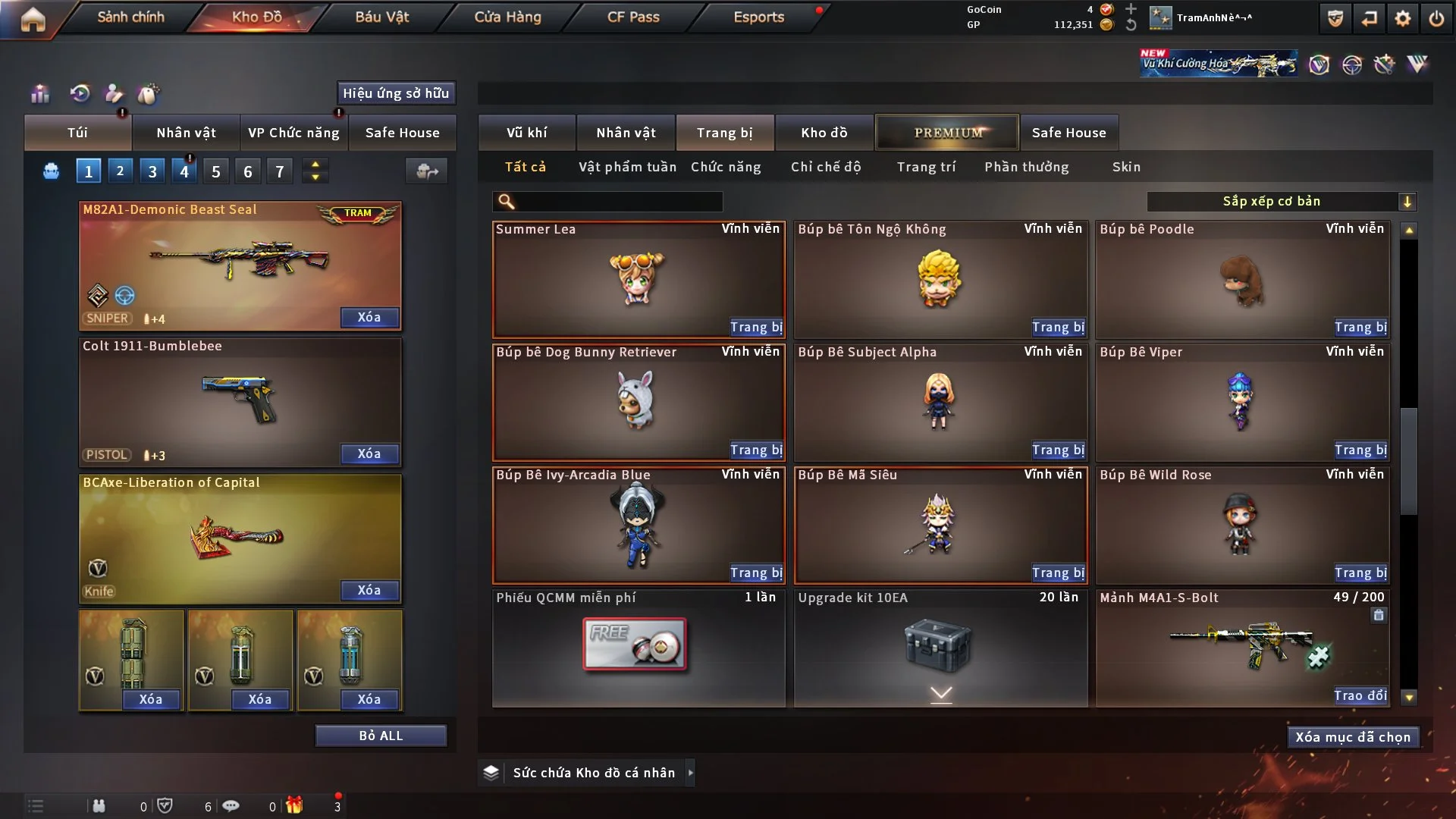The width and height of the screenshot is (1456, 819).
Task: Open the Hiệu ứng sở hữu panel
Action: [396, 93]
